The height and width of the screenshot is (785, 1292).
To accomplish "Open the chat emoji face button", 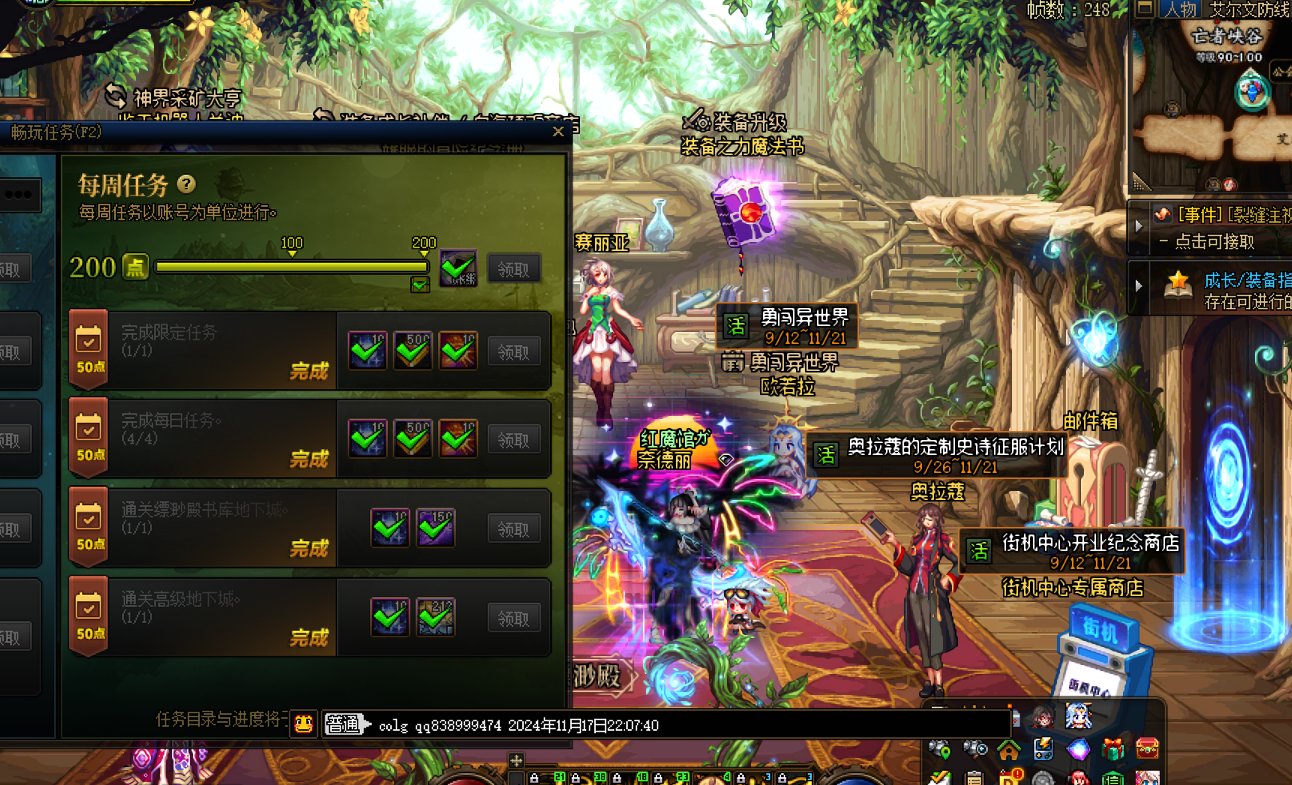I will (304, 725).
